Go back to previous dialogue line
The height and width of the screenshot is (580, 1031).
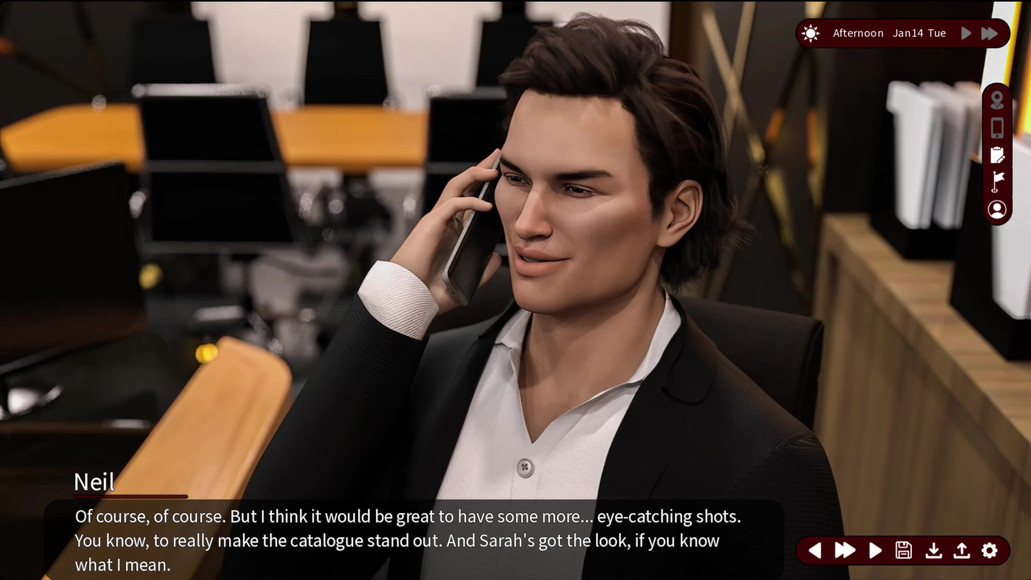[815, 550]
